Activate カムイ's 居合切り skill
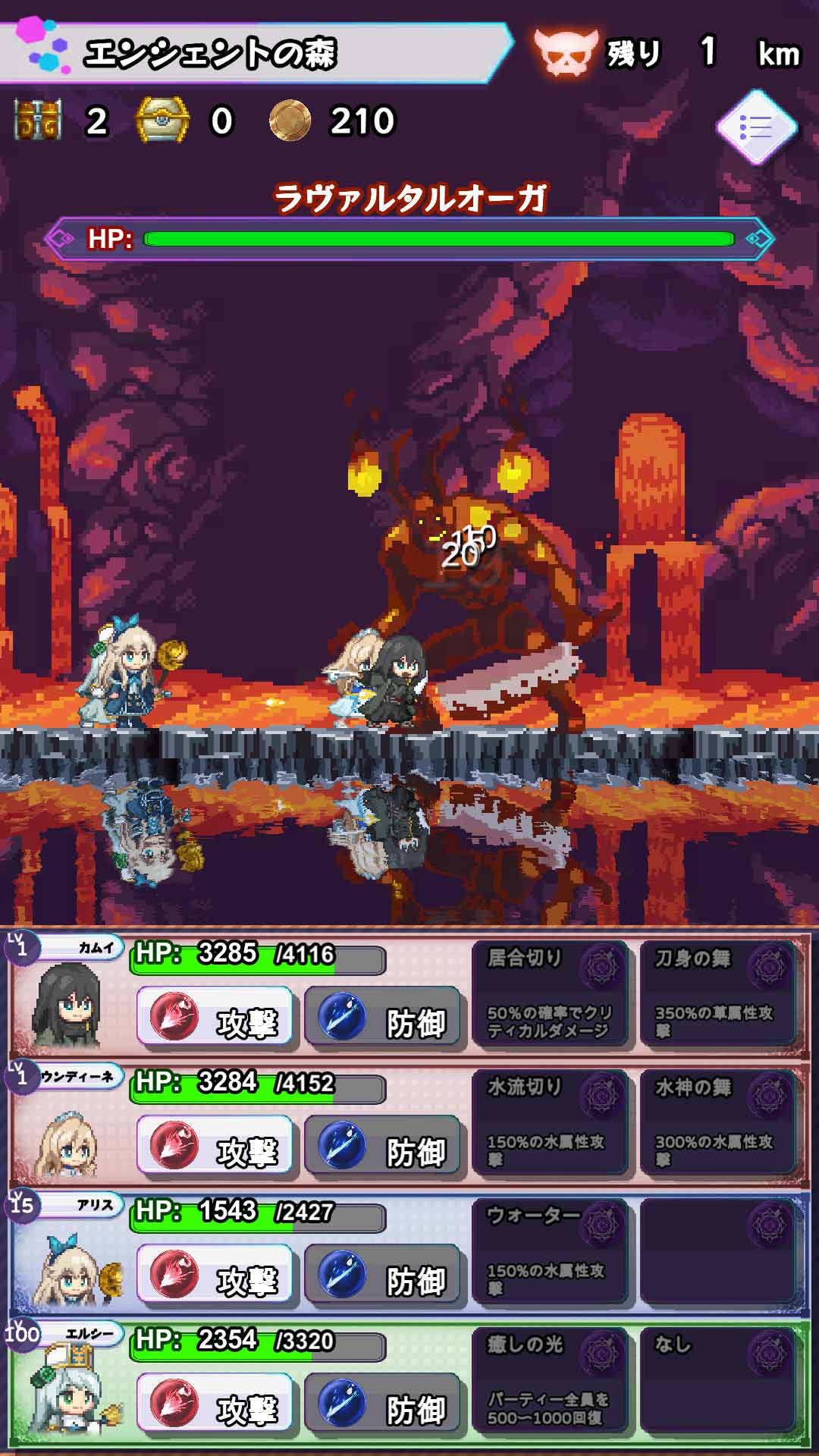819x1456 pixels. pyautogui.click(x=549, y=995)
